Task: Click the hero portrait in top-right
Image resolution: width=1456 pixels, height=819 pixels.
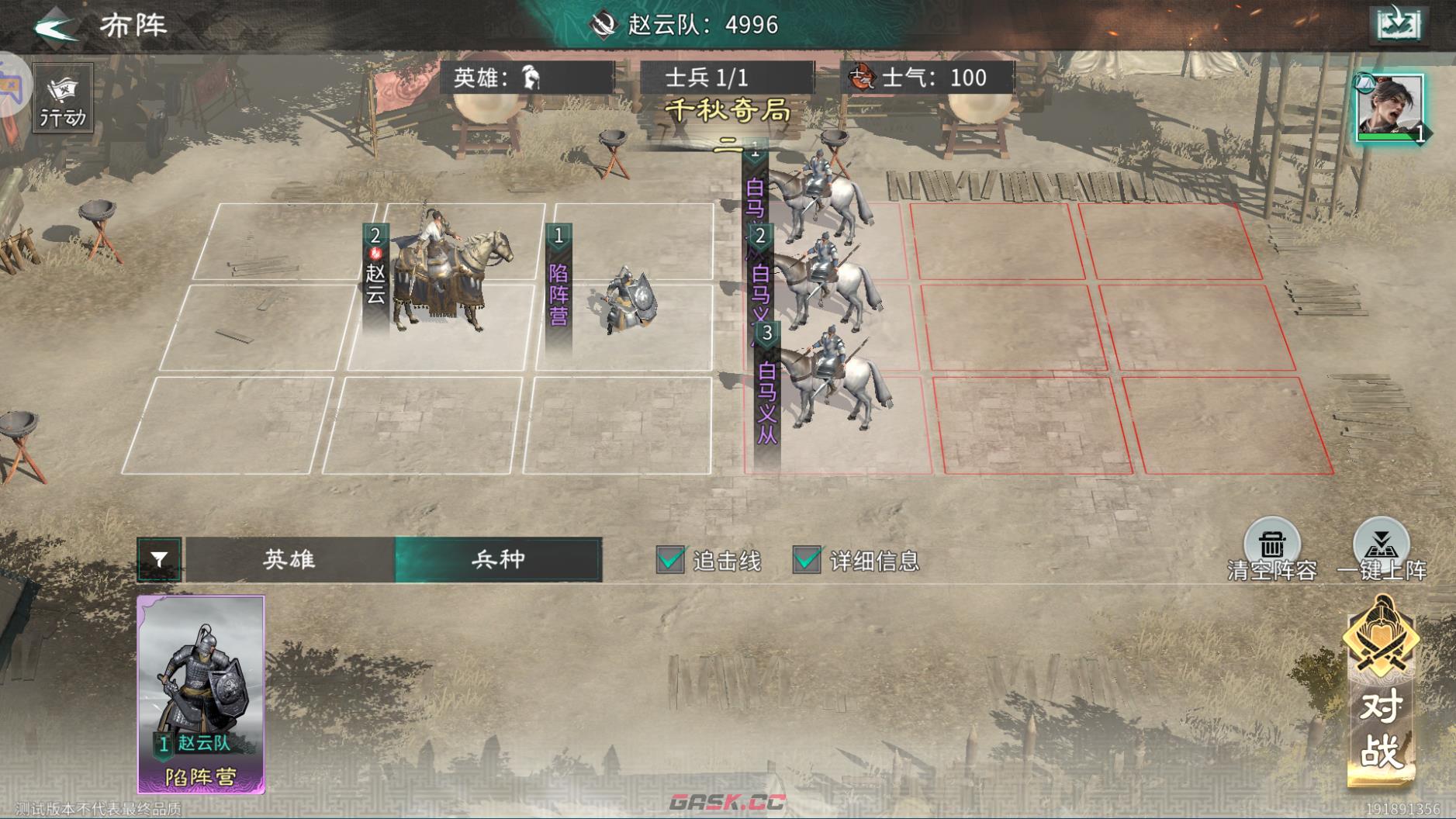Action: point(1392,102)
